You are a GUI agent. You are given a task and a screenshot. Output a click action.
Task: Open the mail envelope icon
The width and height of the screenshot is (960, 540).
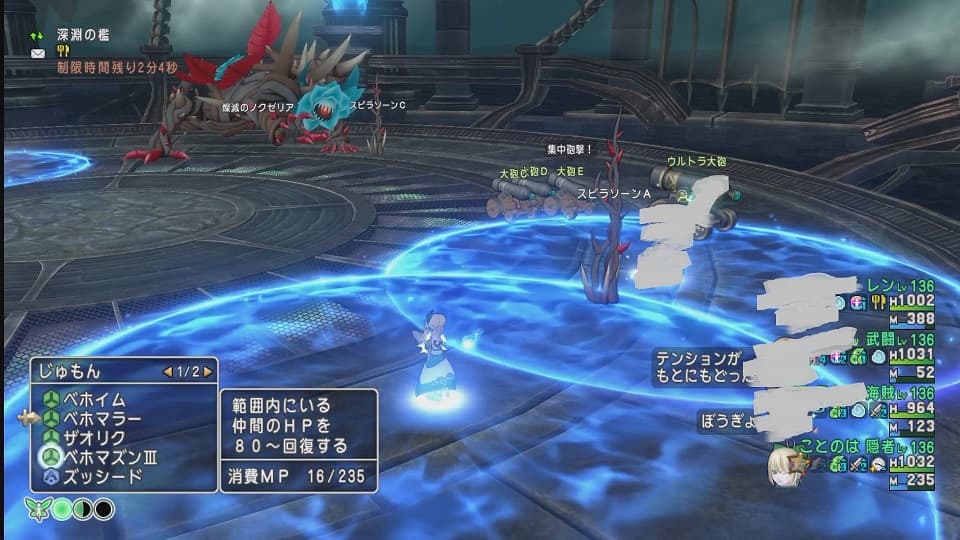click(38, 54)
